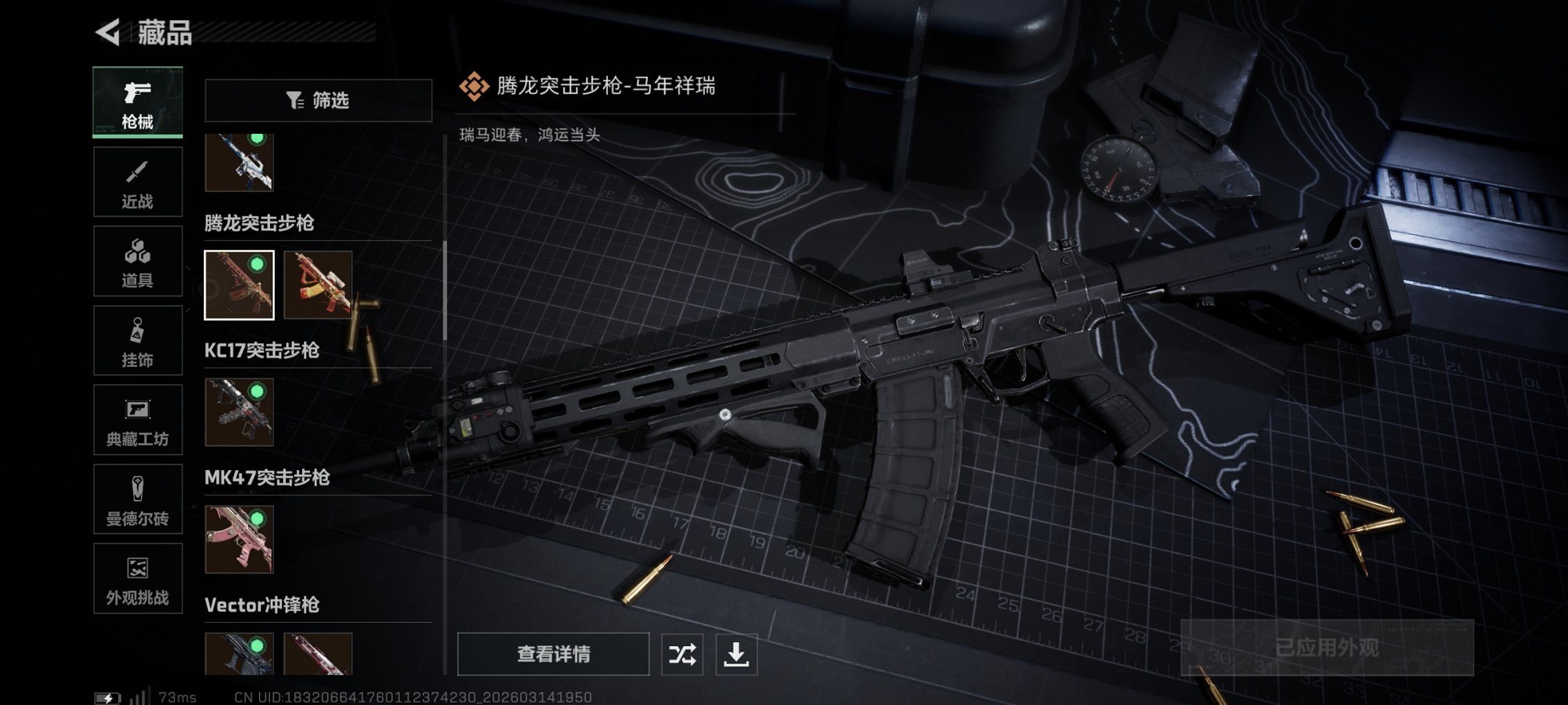Tap the battery indicator in the status bar
Image resolution: width=1568 pixels, height=705 pixels.
tap(107, 697)
